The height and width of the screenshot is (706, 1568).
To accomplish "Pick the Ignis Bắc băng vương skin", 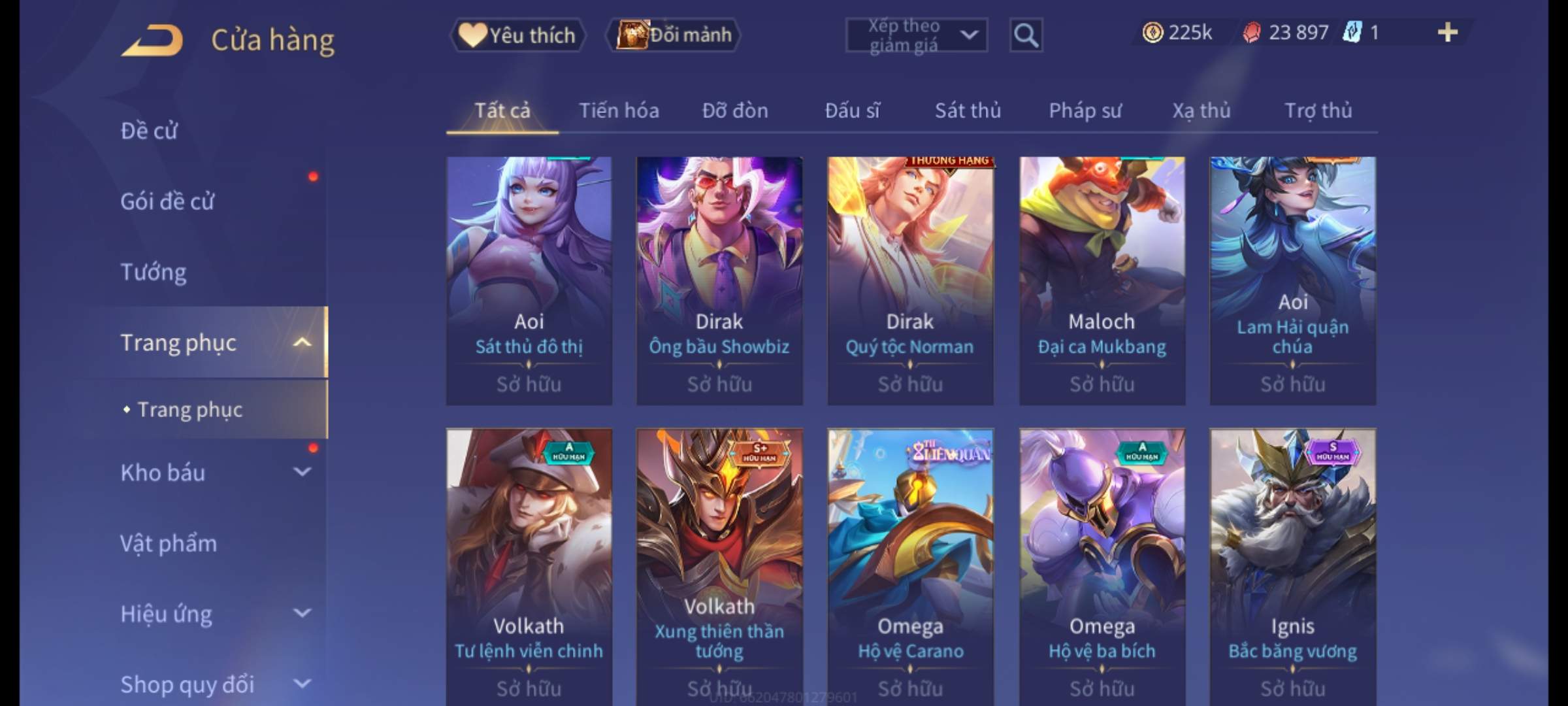I will (x=1292, y=562).
